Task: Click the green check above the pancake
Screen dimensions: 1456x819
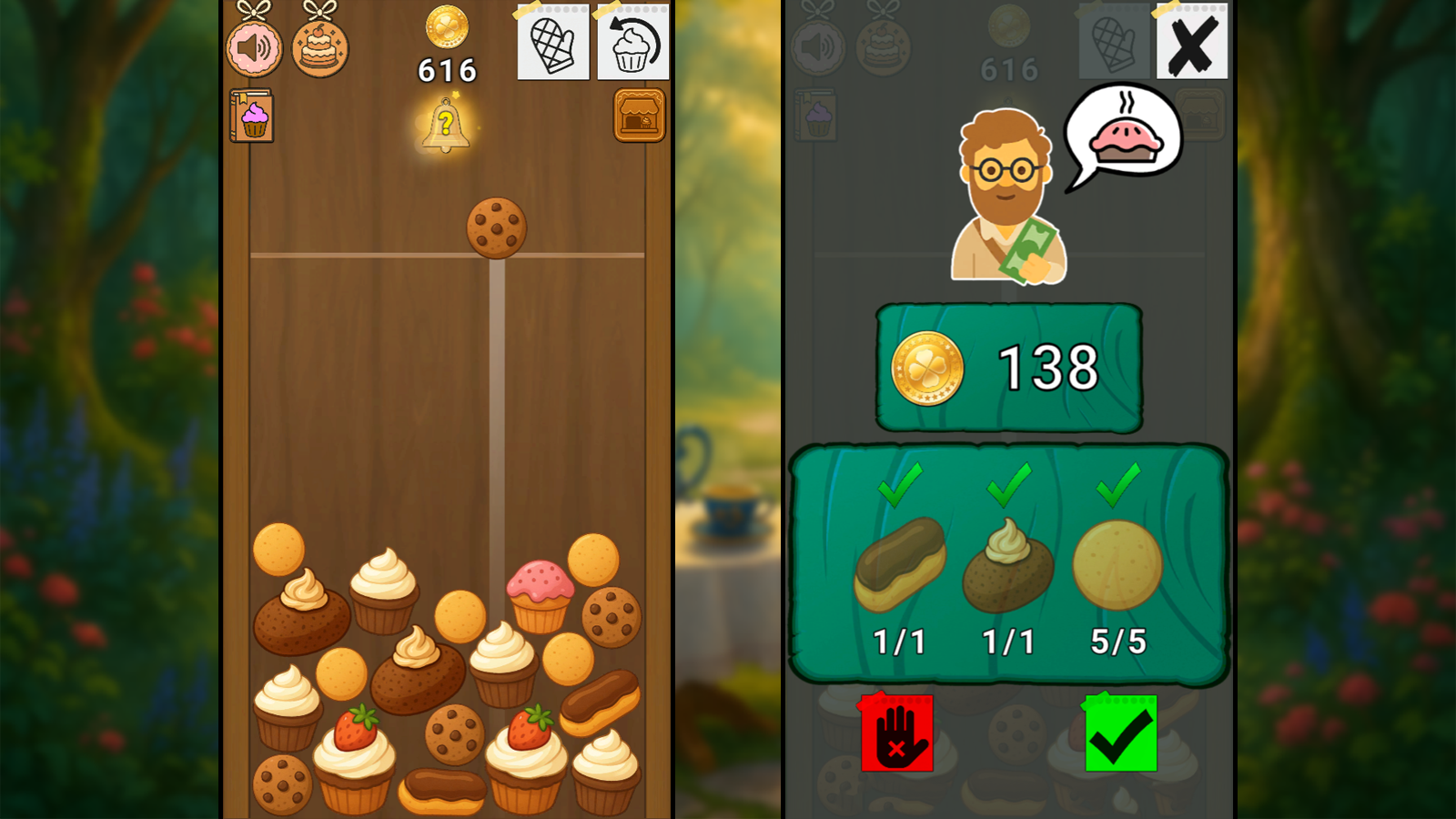Action: [x=1118, y=493]
